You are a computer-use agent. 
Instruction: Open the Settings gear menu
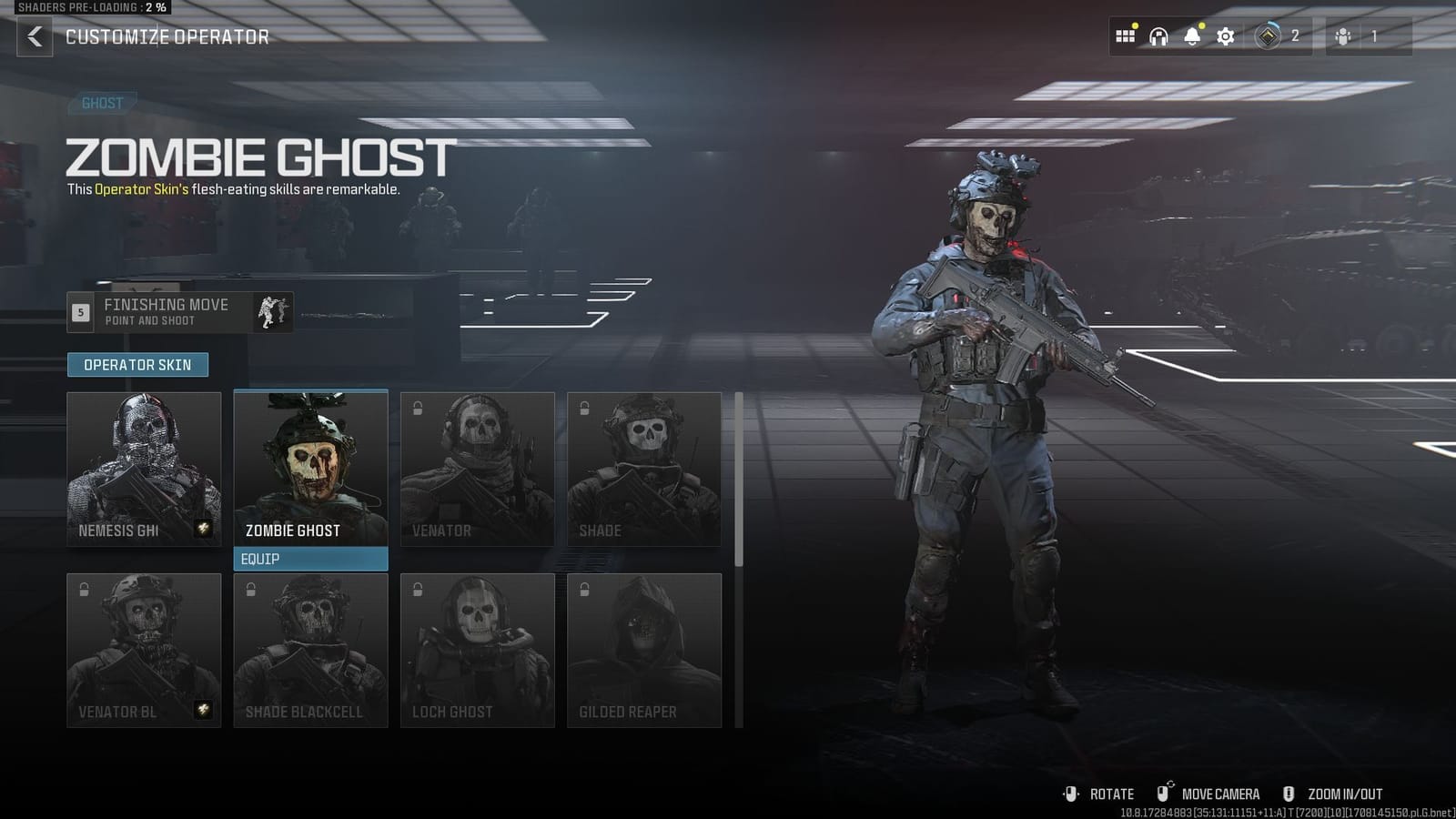tap(1226, 36)
